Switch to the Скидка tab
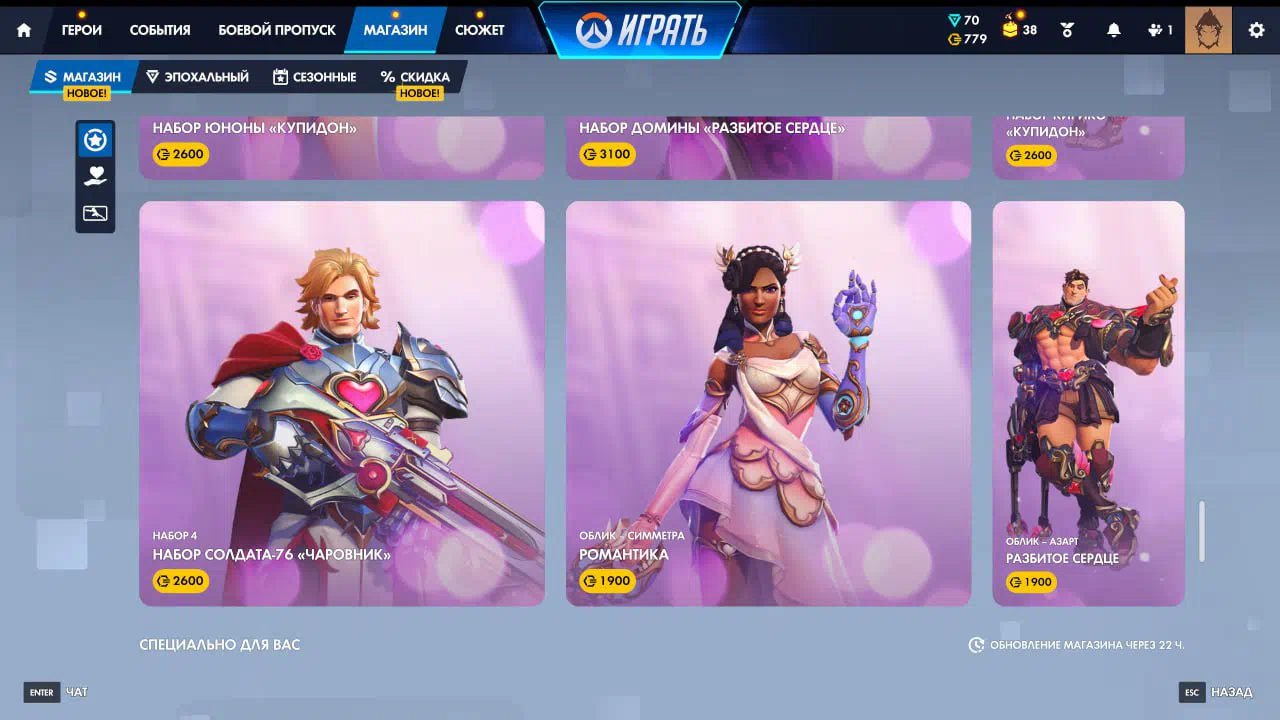The image size is (1280, 720). tap(415, 77)
